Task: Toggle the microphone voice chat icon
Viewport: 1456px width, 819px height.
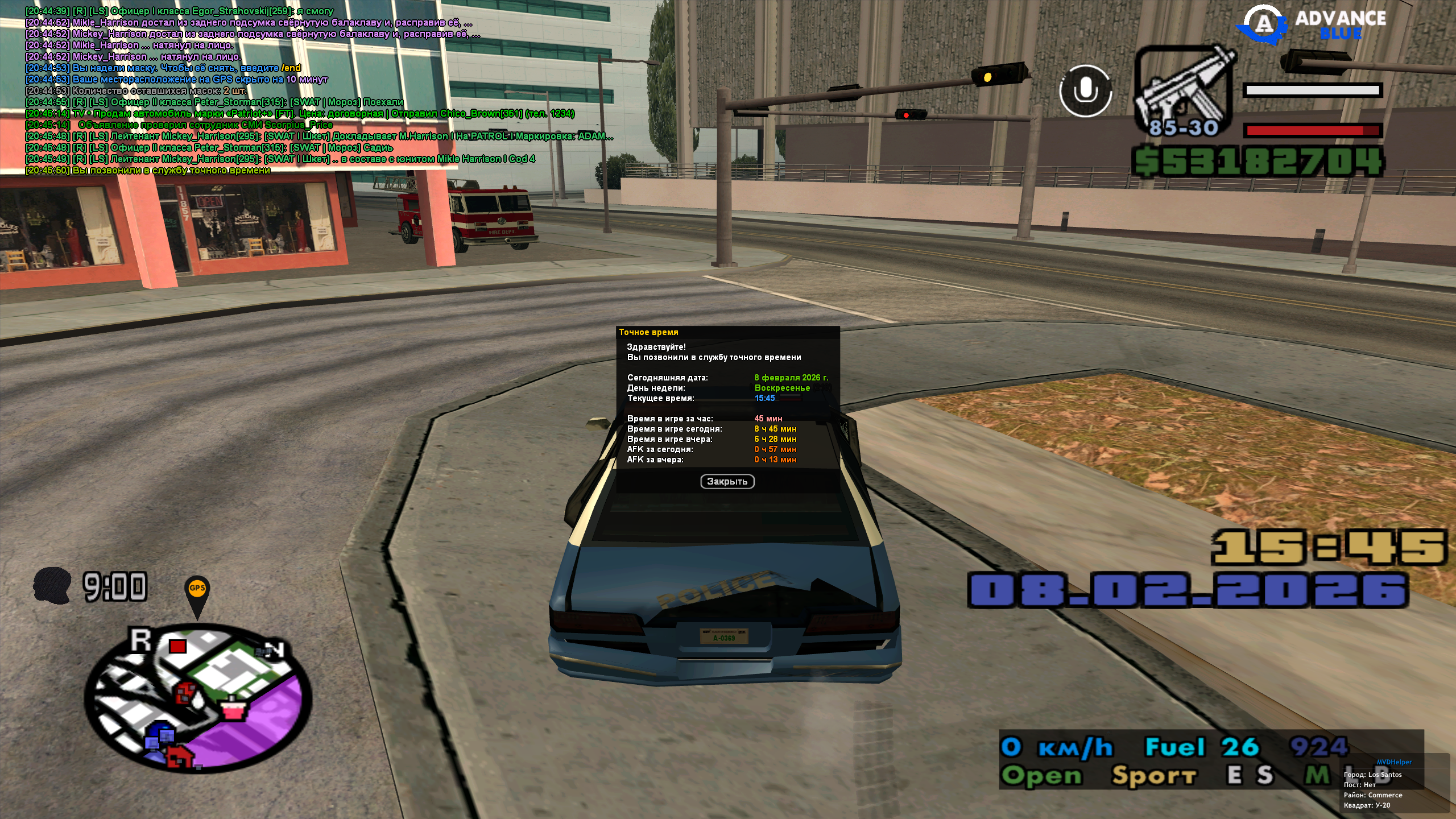Action: pos(1085,91)
